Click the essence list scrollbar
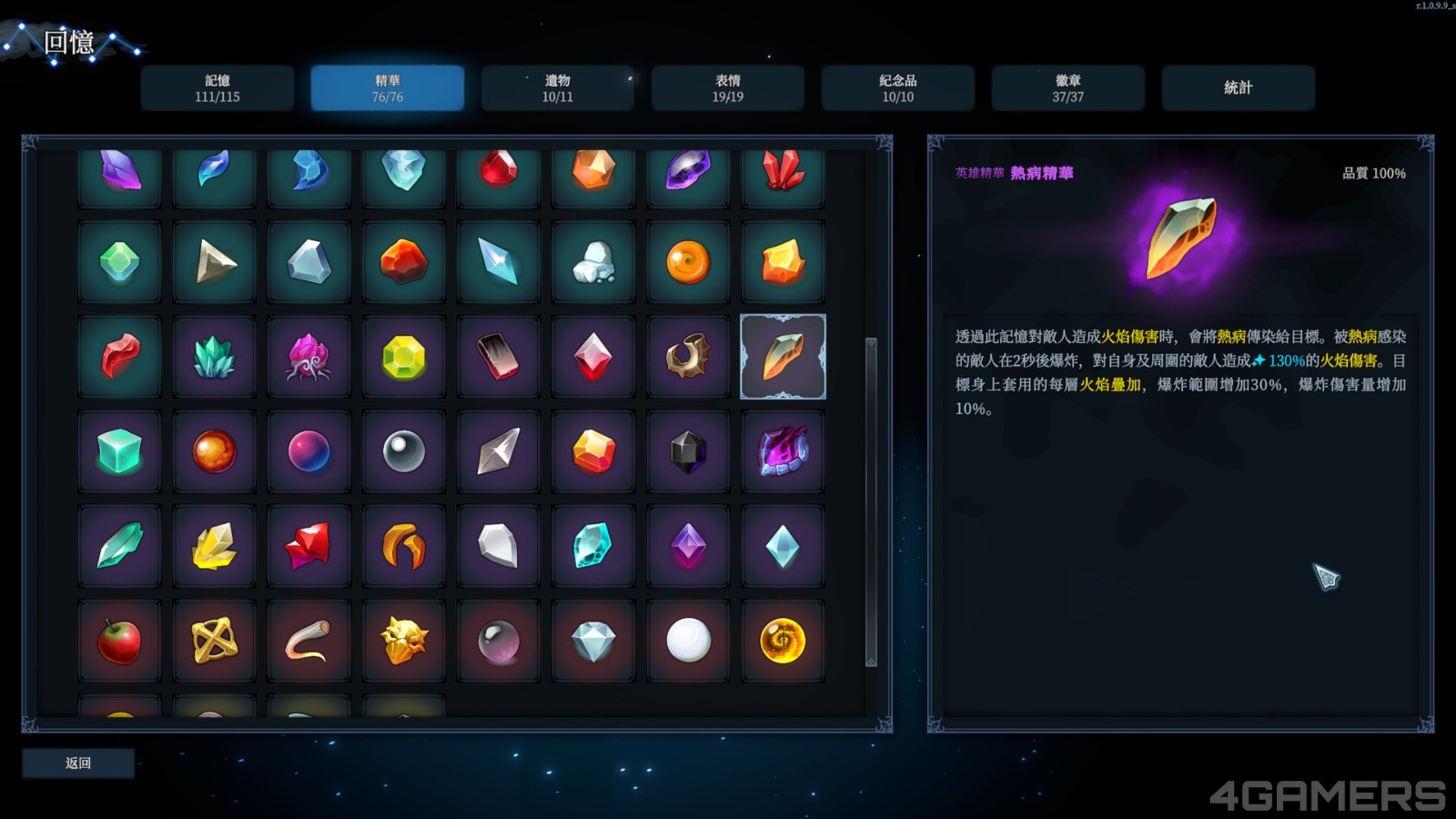The width and height of the screenshot is (1456, 819). coord(871,500)
